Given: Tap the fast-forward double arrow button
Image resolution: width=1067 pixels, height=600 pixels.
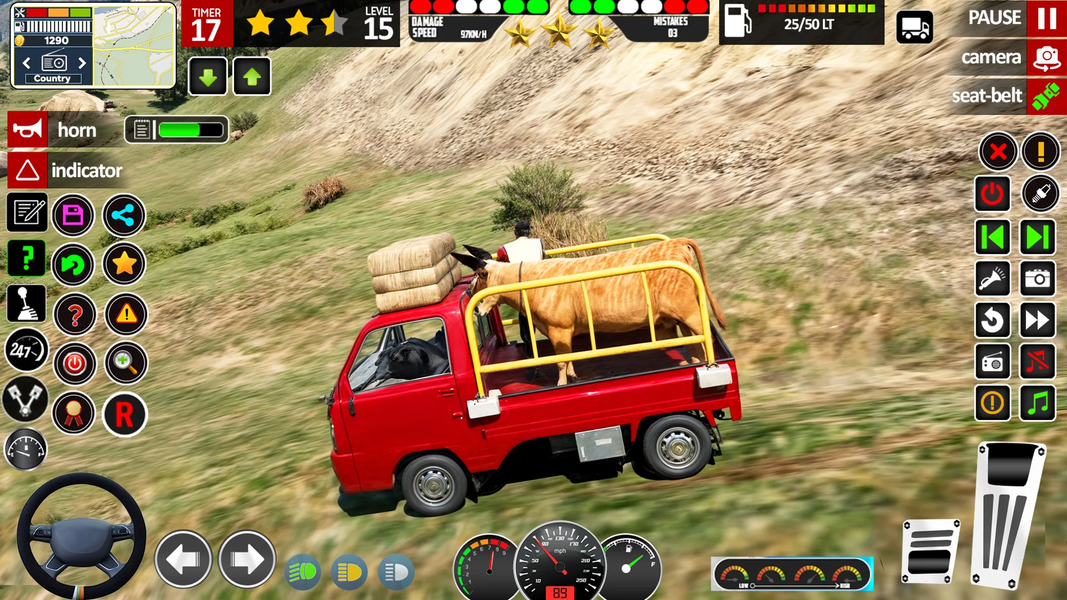Looking at the screenshot, I should [1039, 320].
